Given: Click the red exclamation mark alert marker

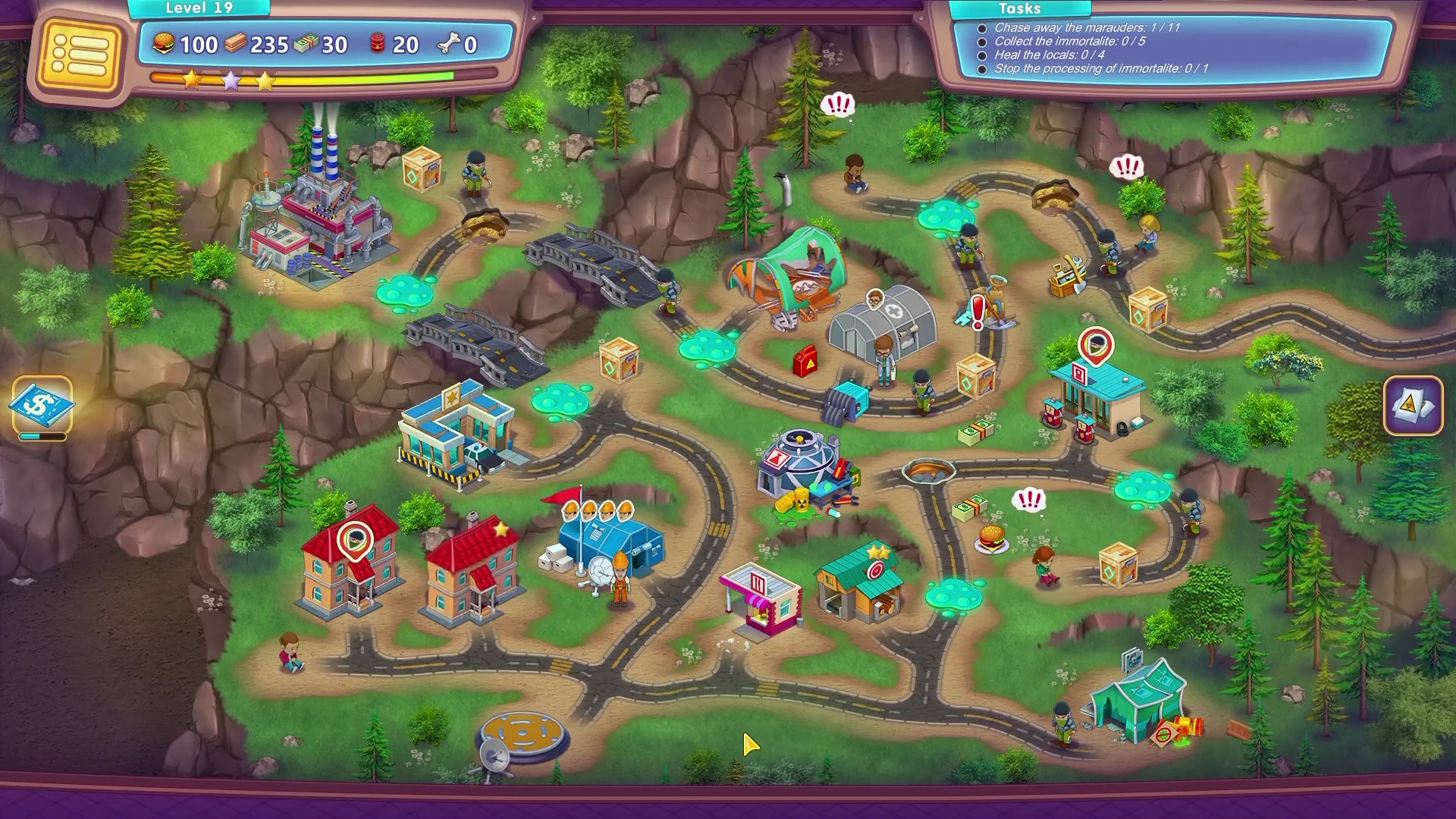Looking at the screenshot, I should click(x=978, y=312).
